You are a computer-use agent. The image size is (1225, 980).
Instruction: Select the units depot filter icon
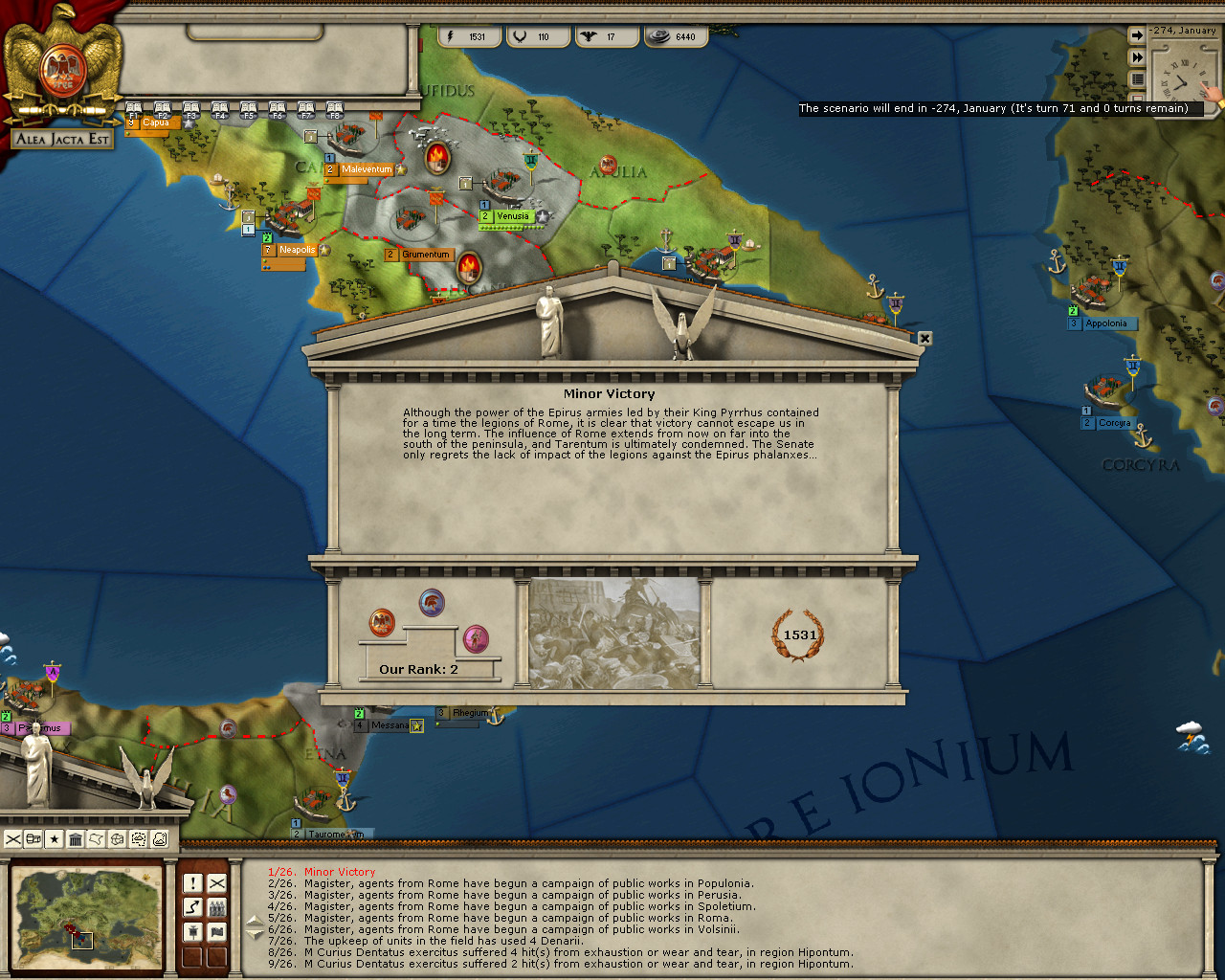[32, 839]
